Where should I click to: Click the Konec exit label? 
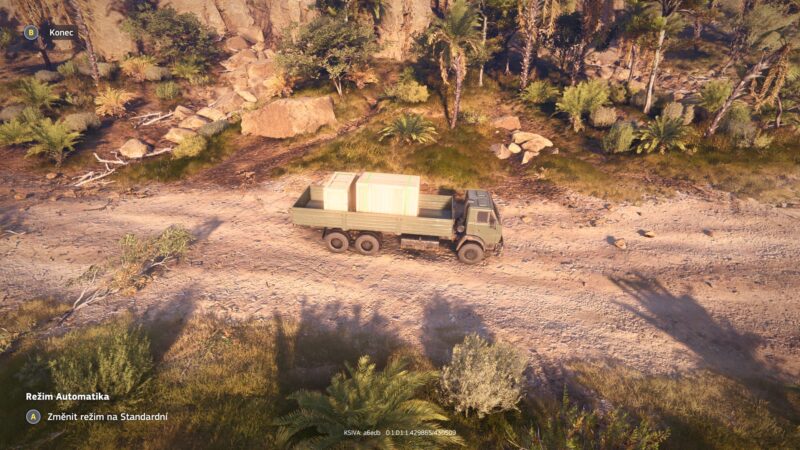tap(62, 32)
